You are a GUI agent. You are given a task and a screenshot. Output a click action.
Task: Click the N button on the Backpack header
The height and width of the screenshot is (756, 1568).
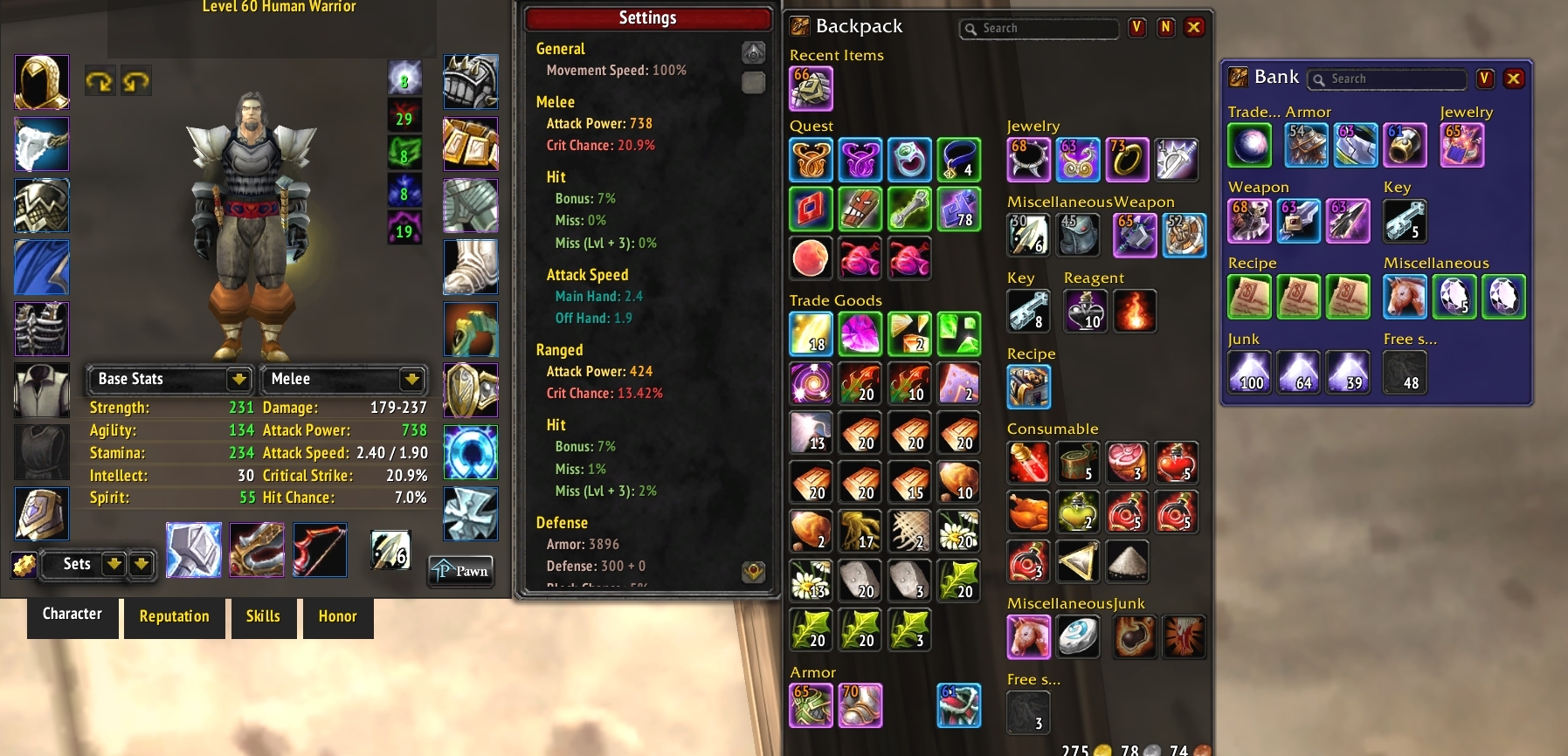pyautogui.click(x=1165, y=28)
